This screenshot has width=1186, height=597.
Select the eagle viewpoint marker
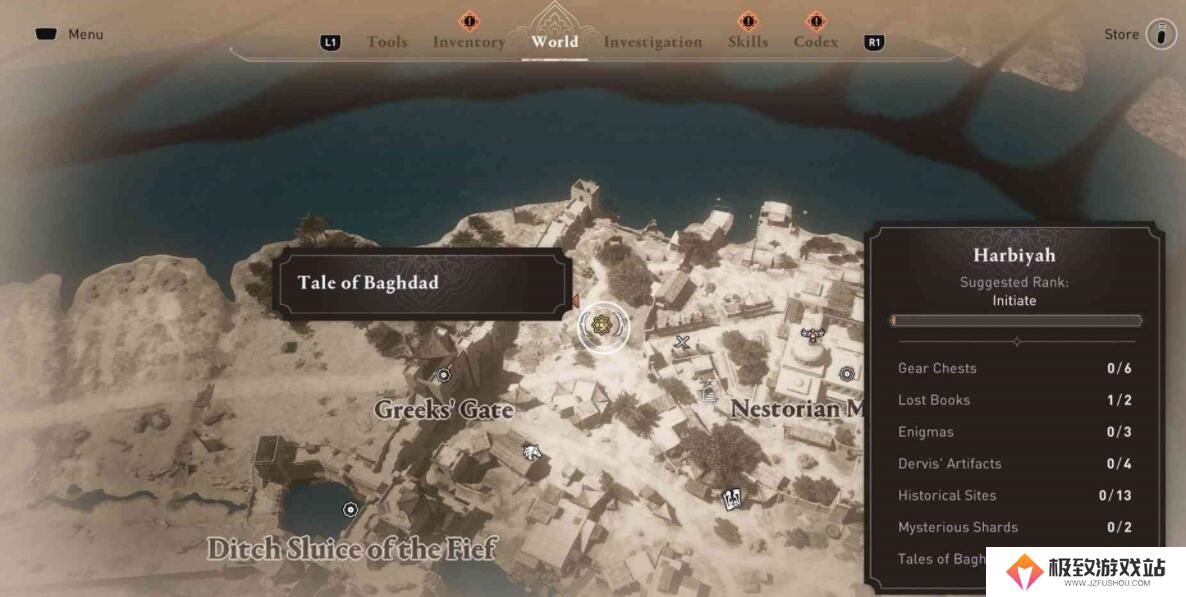coord(812,335)
